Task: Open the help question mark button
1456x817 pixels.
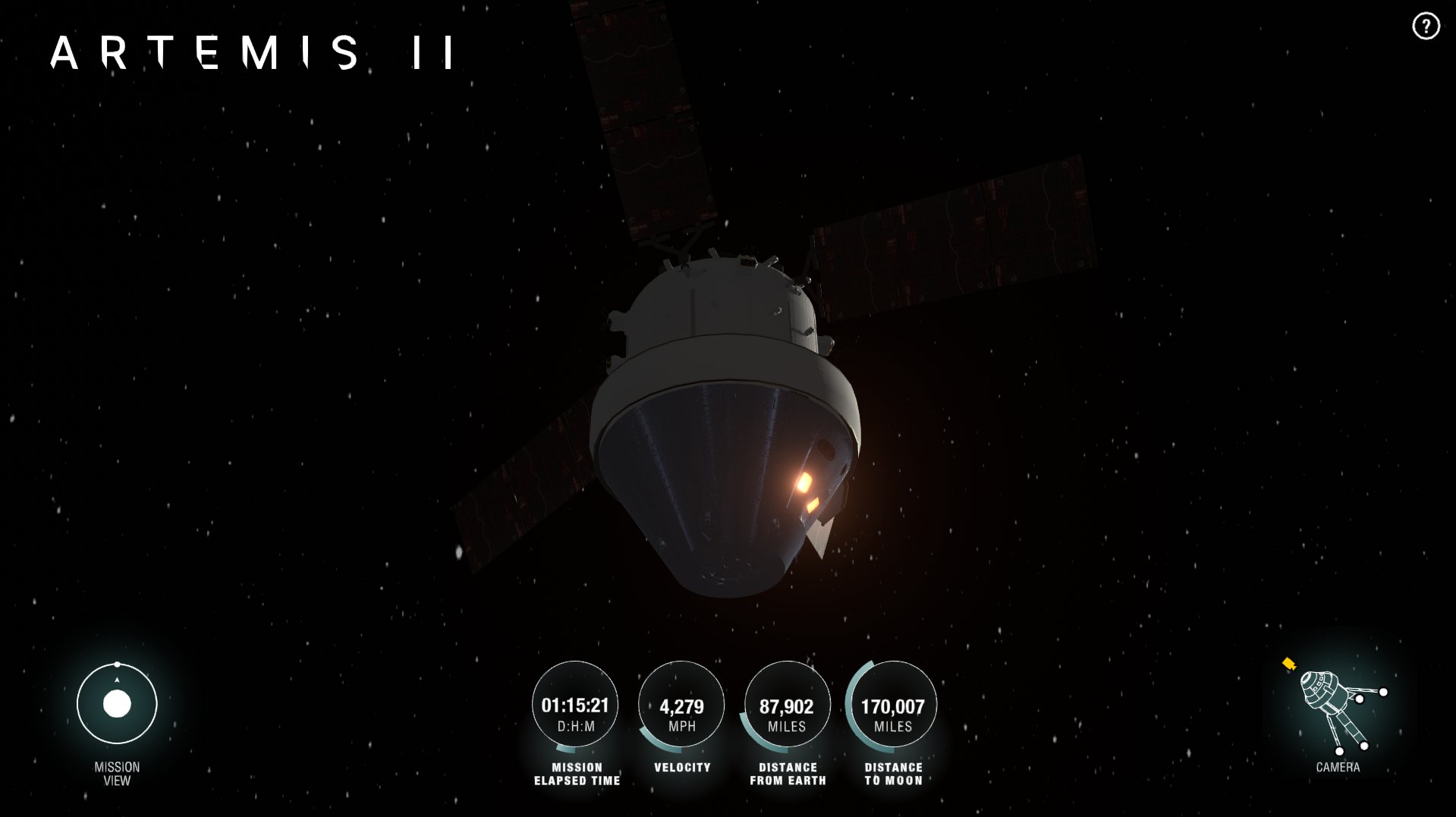Action: point(1426,27)
